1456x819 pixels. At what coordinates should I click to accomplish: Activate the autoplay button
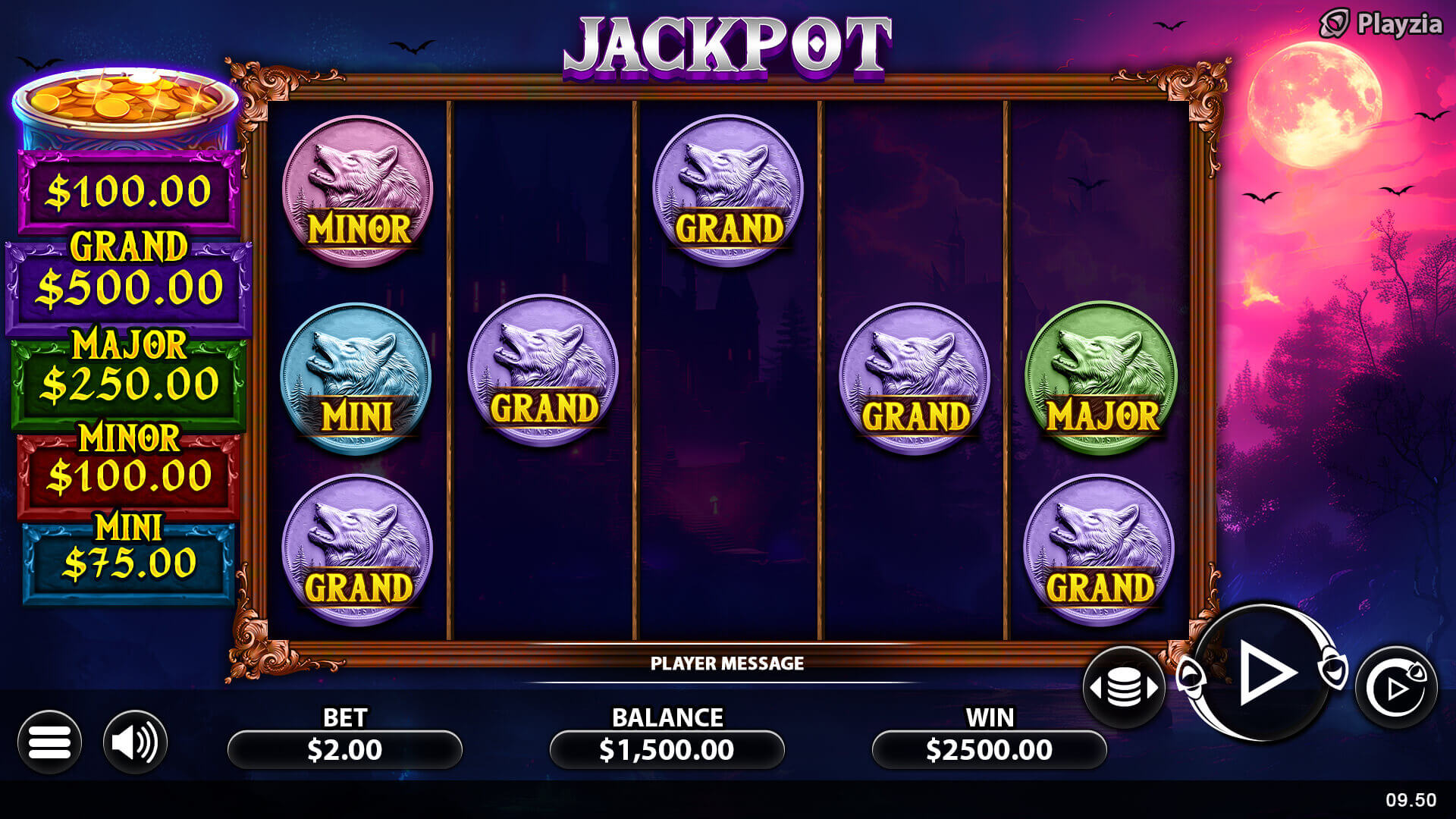pos(1396,688)
